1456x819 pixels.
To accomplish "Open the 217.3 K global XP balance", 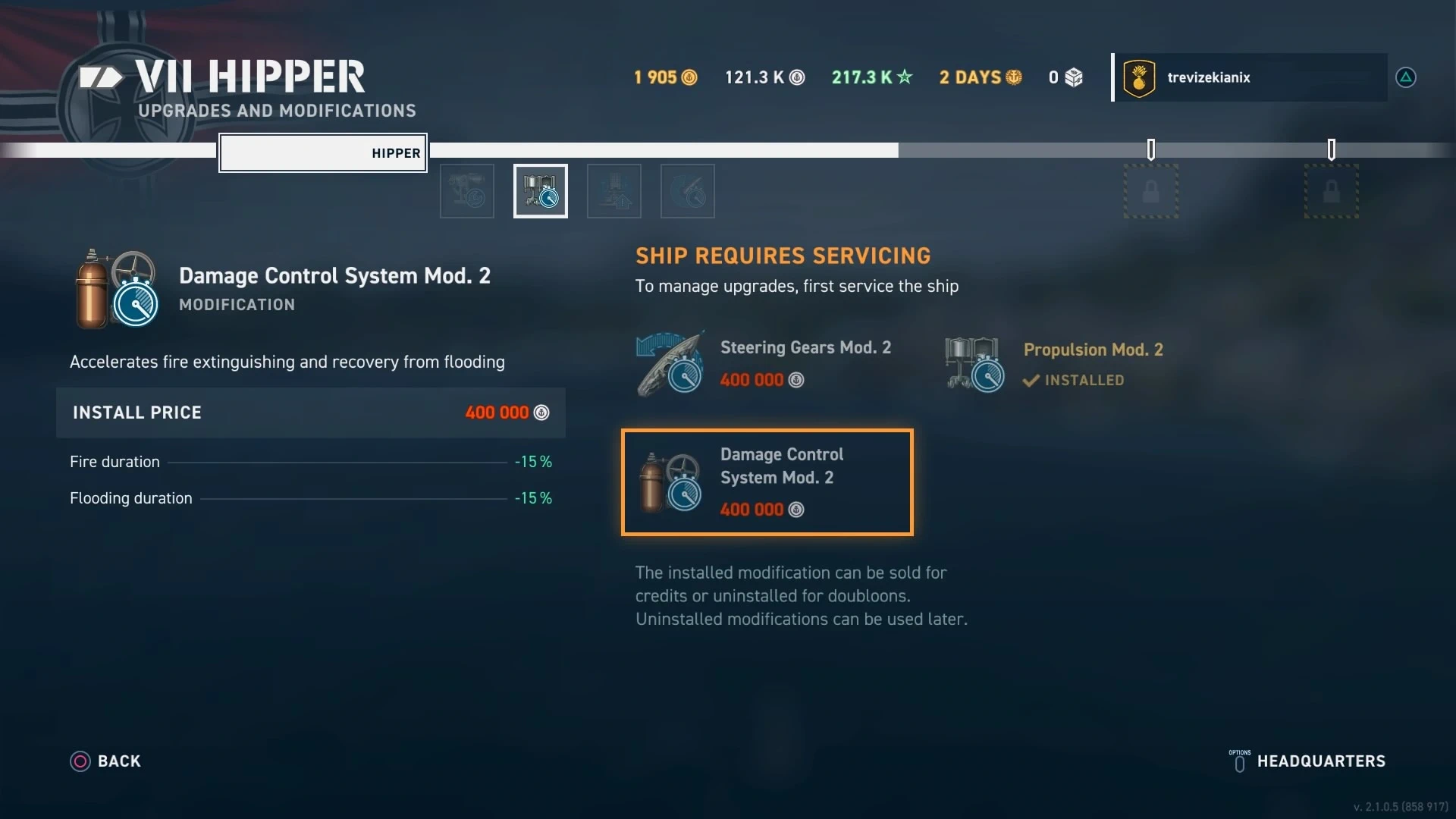I will pyautogui.click(x=872, y=77).
